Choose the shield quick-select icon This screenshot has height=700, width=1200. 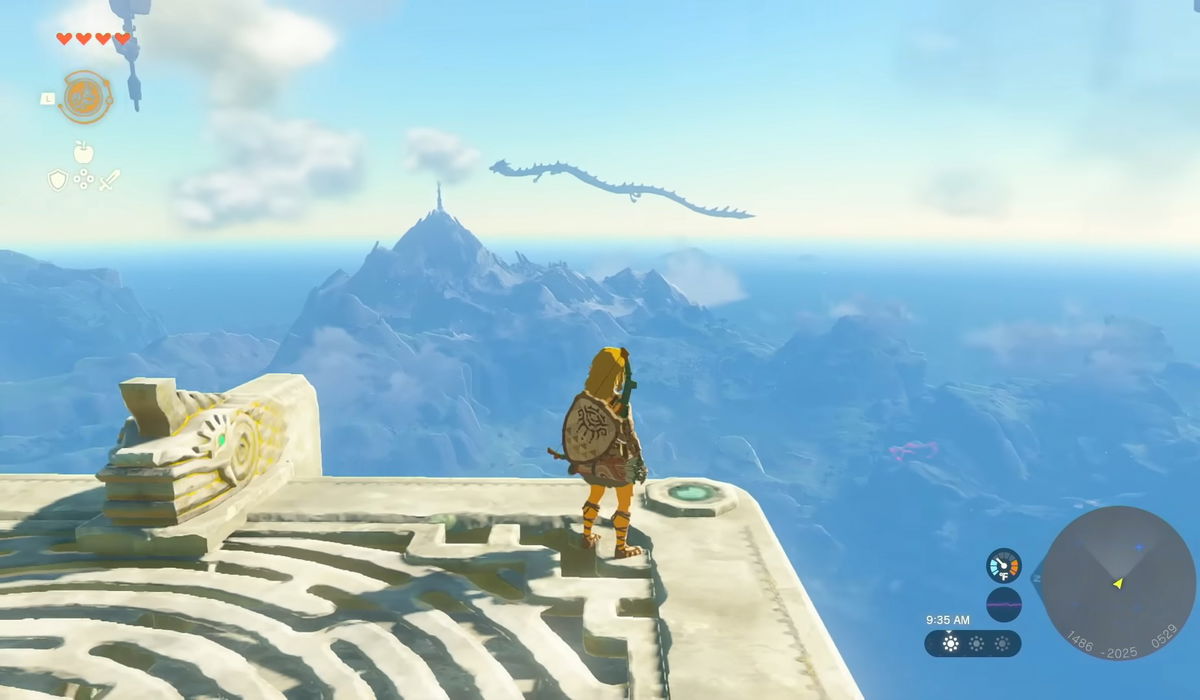(x=58, y=180)
